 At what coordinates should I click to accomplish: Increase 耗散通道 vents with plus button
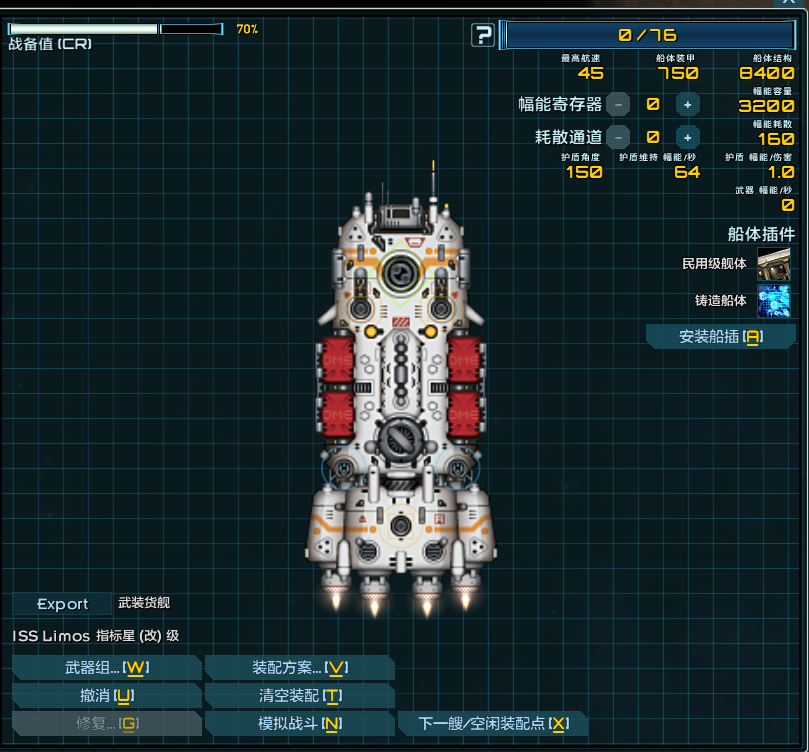(x=687, y=137)
